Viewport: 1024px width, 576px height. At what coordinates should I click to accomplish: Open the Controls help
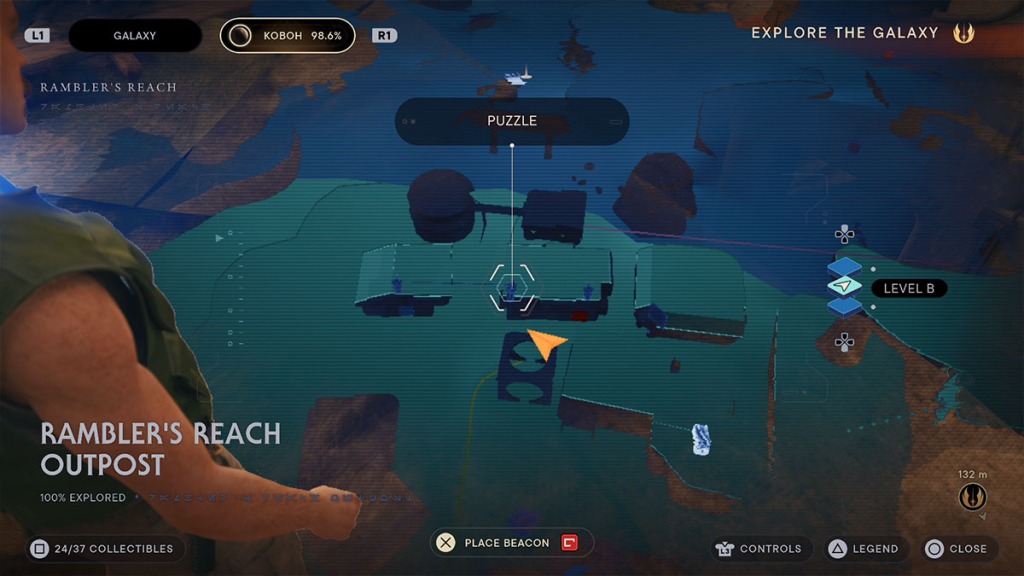[x=758, y=548]
